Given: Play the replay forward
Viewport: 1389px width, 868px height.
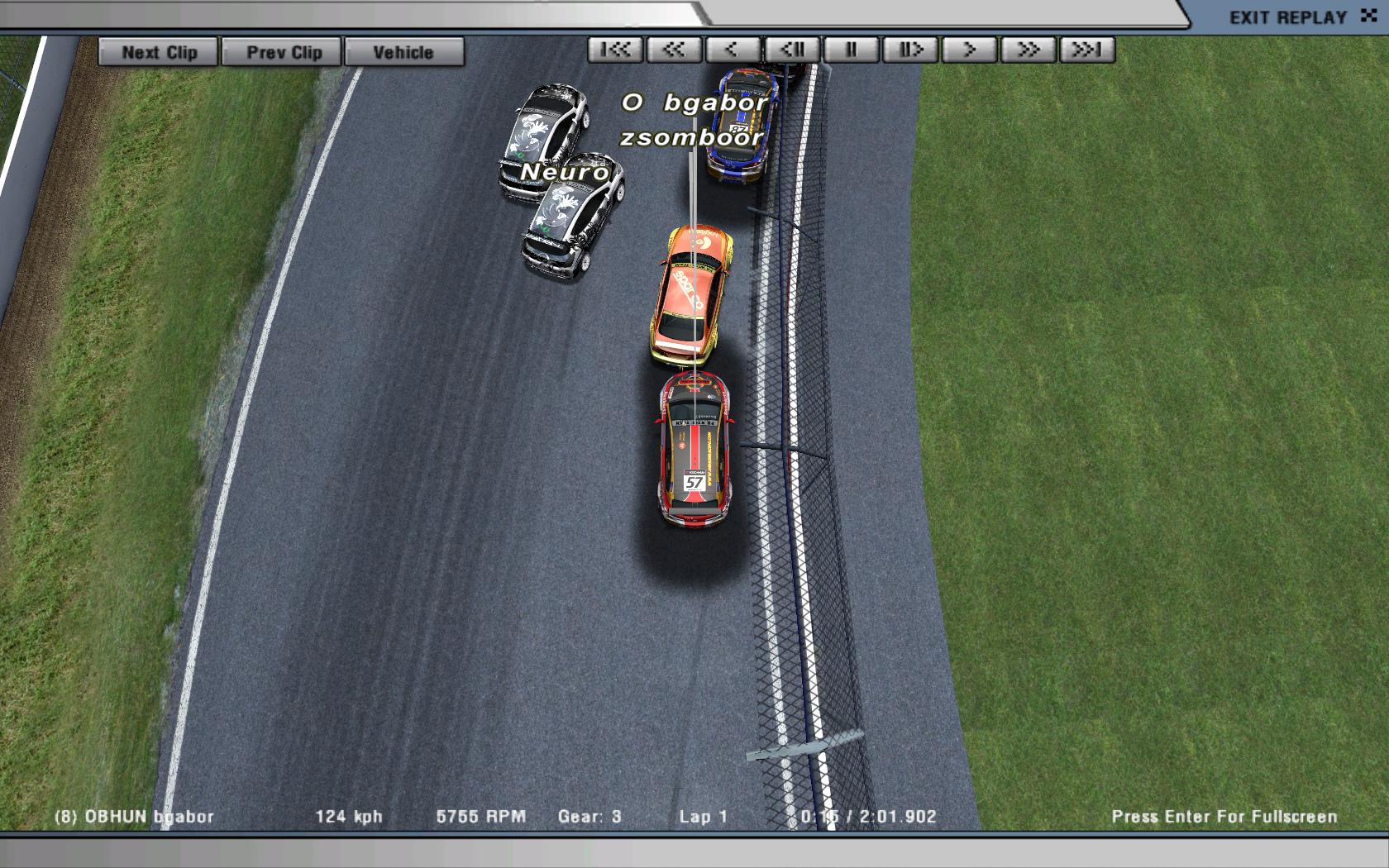Looking at the screenshot, I should pyautogui.click(x=969, y=50).
